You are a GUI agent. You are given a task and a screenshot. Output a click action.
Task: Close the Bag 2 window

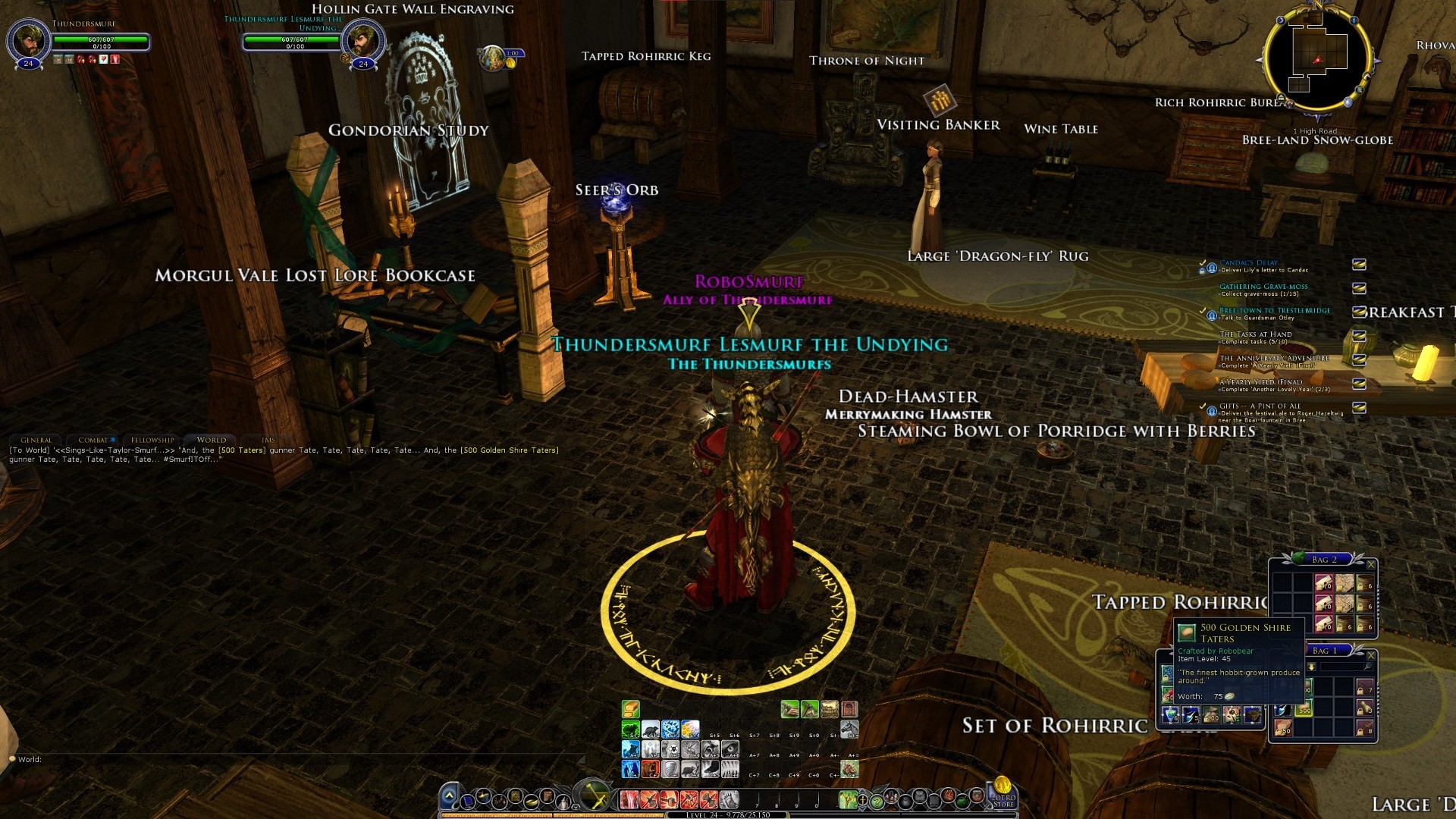click(x=1370, y=564)
